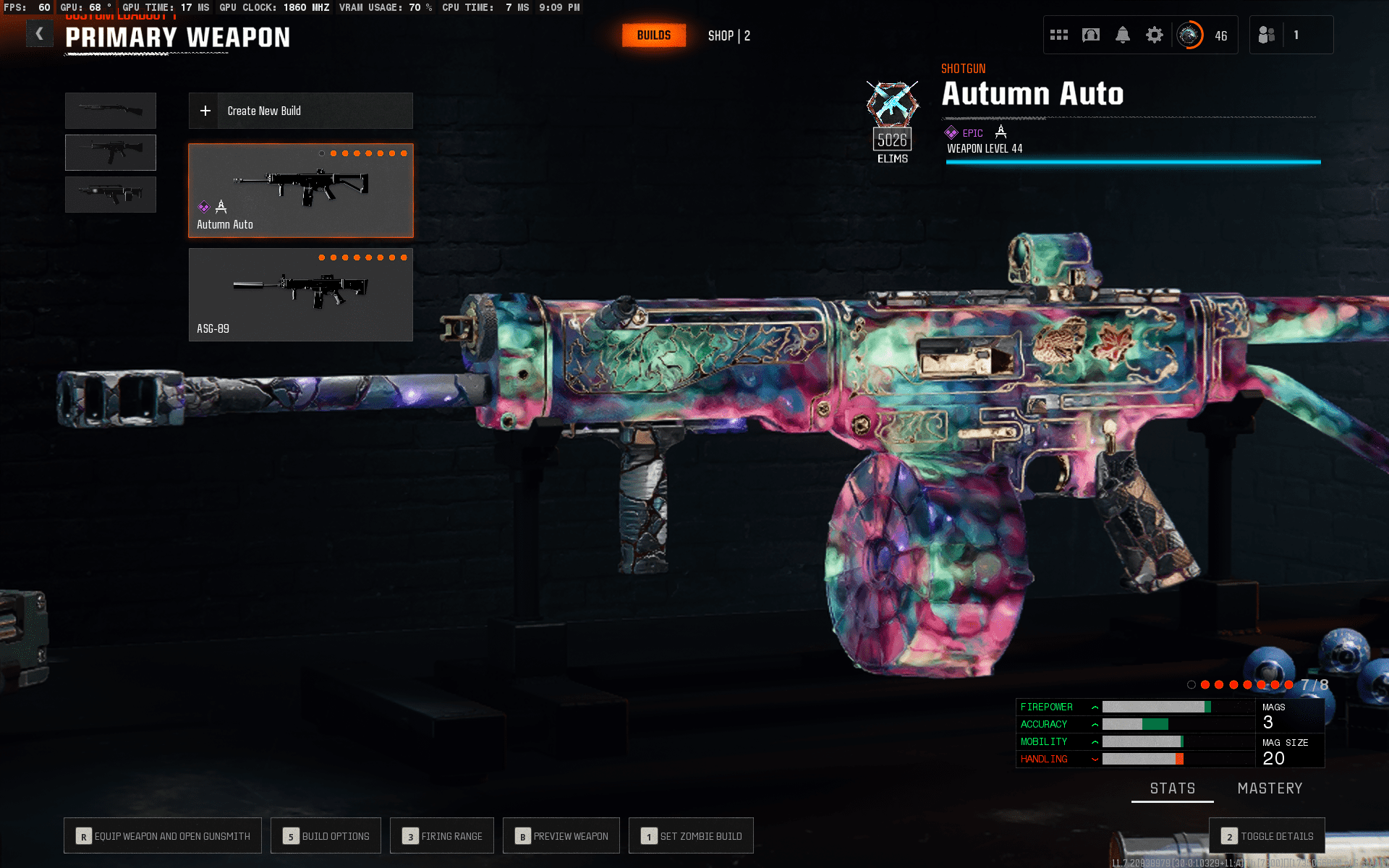Toggle weapon details
Image resolution: width=1389 pixels, height=868 pixels.
[x=1267, y=836]
